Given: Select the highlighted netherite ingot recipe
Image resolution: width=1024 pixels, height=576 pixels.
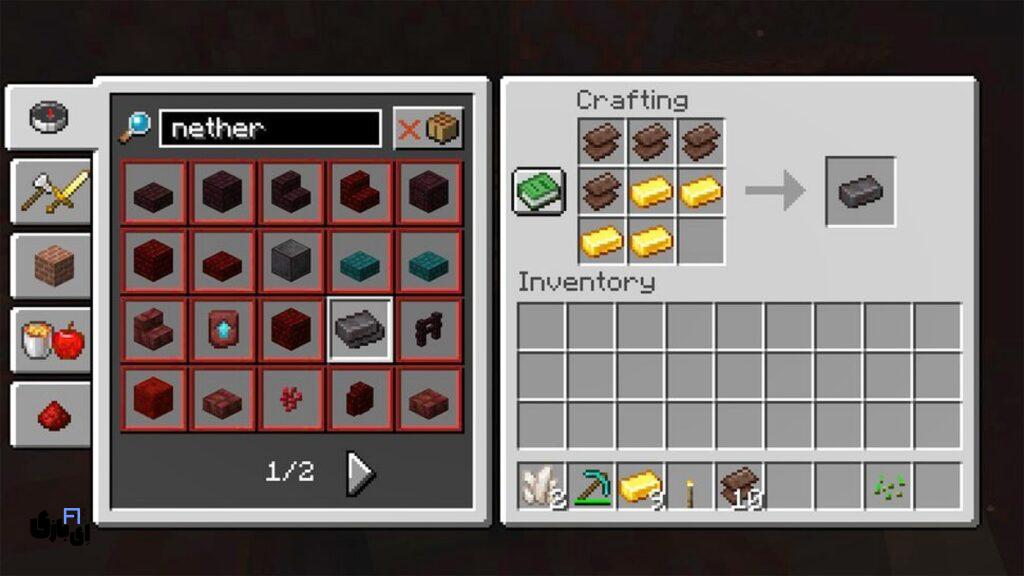Looking at the screenshot, I should coord(360,329).
